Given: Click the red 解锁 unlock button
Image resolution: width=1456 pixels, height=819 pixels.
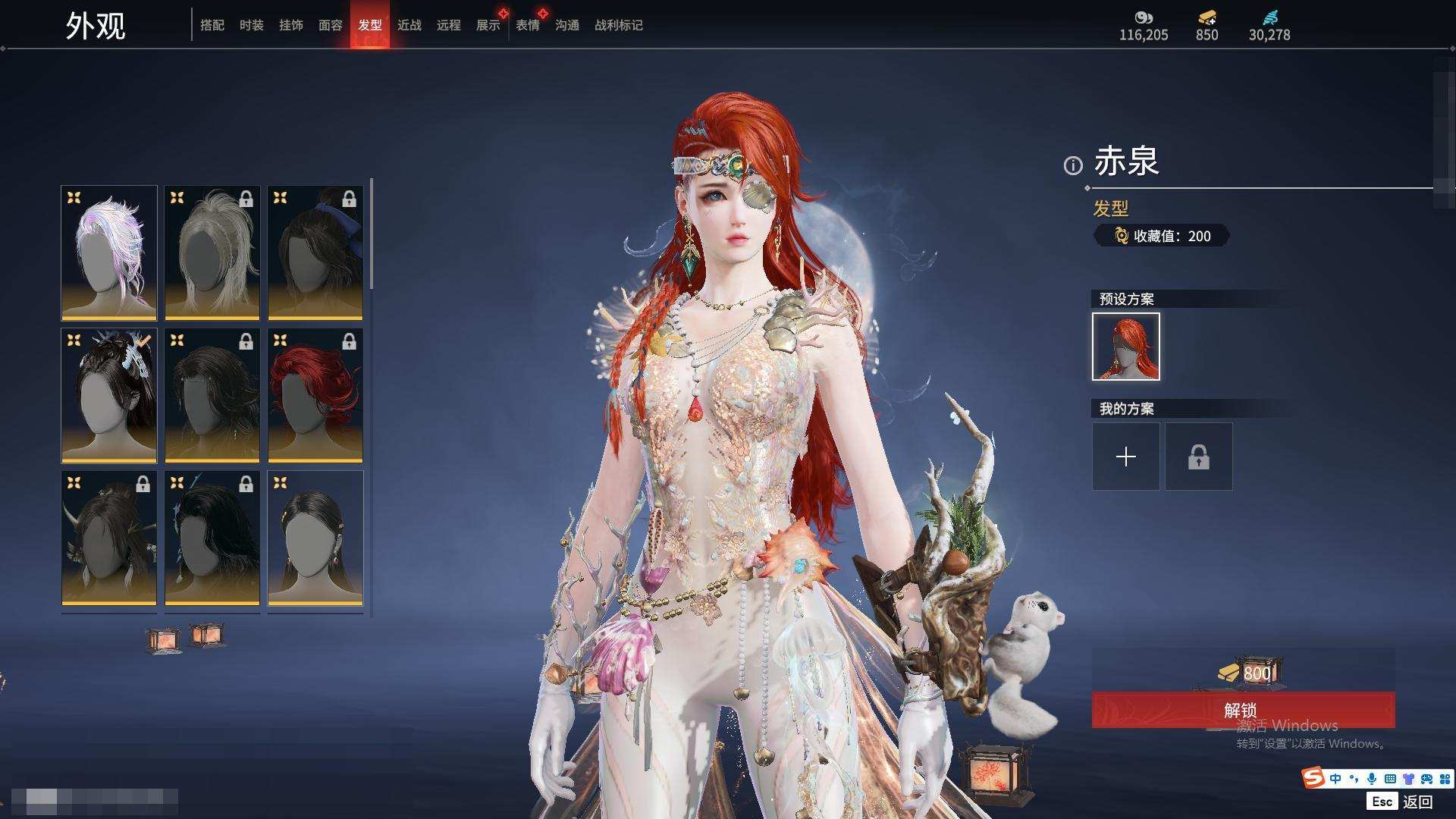Looking at the screenshot, I should pyautogui.click(x=1243, y=710).
